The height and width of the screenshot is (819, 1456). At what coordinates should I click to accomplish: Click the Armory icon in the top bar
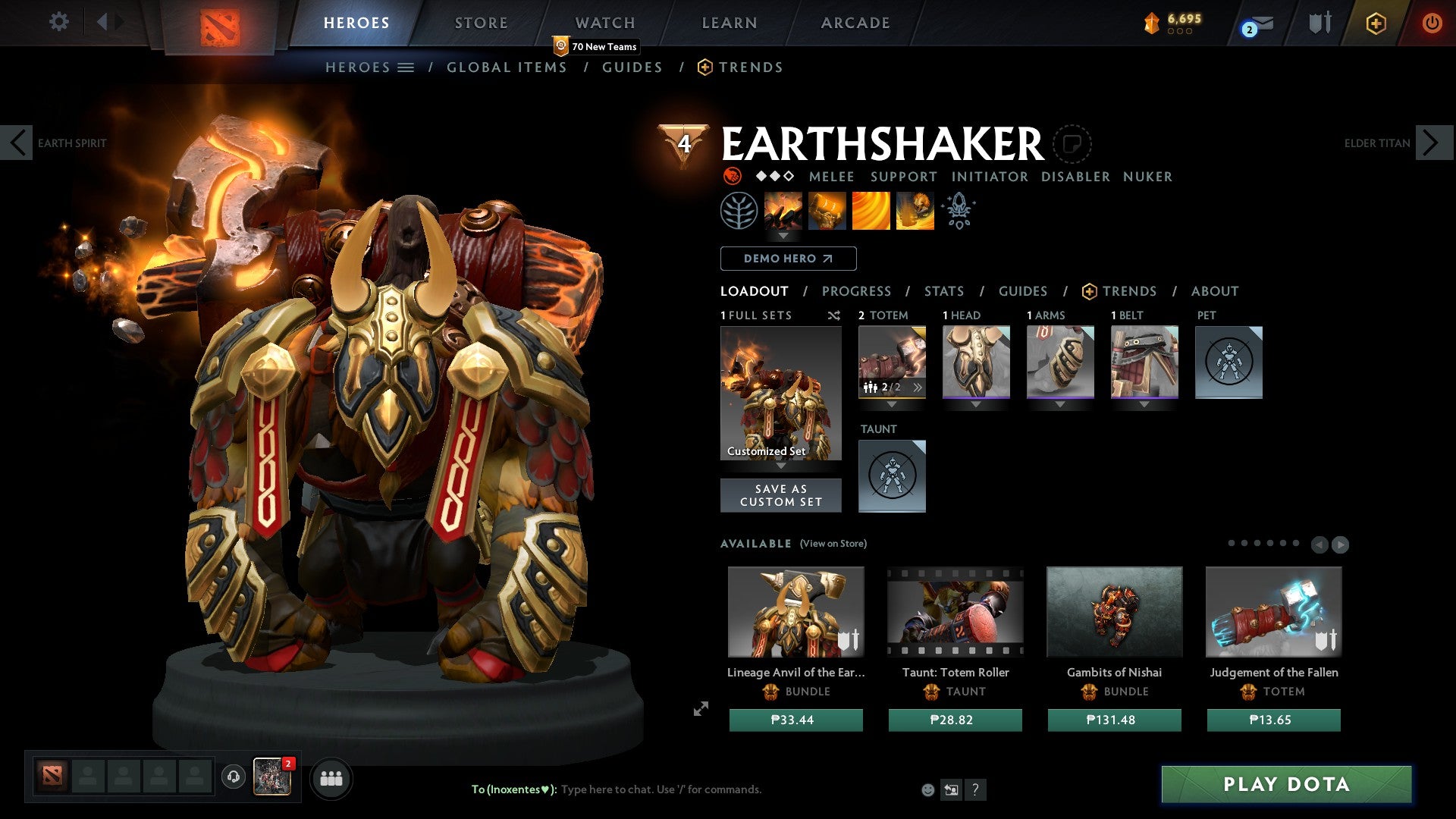pyautogui.click(x=1317, y=22)
